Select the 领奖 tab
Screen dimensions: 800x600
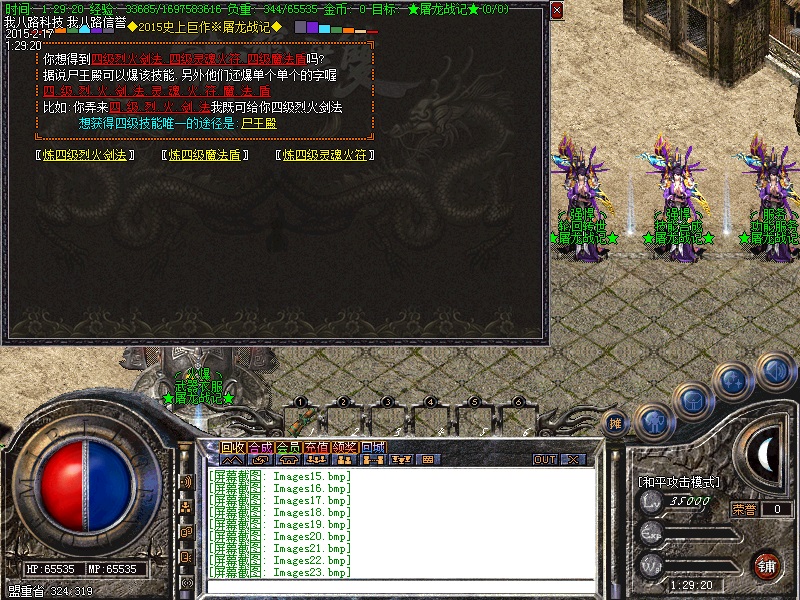pos(344,446)
